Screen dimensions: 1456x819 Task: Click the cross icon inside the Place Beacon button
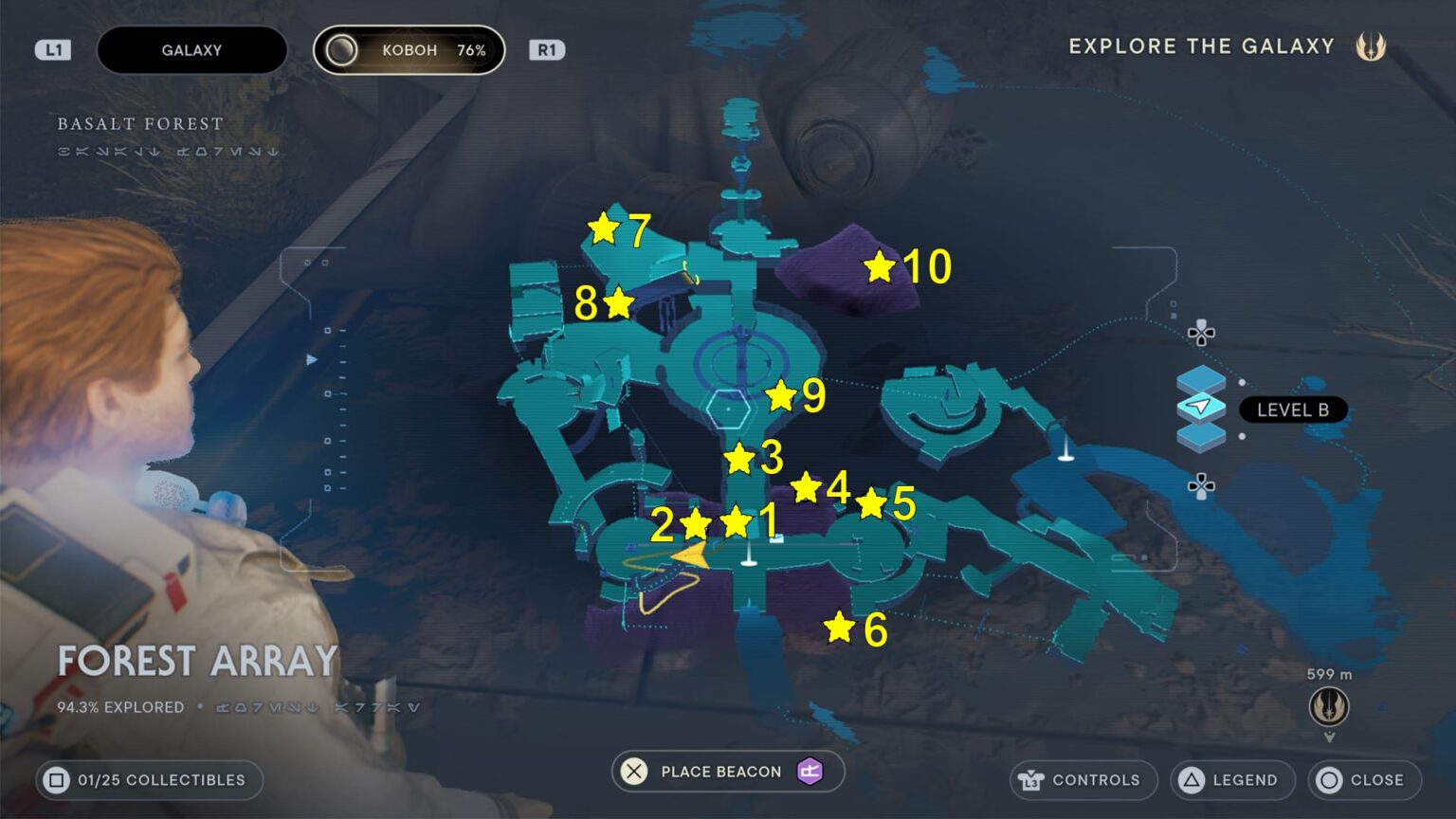tap(633, 772)
